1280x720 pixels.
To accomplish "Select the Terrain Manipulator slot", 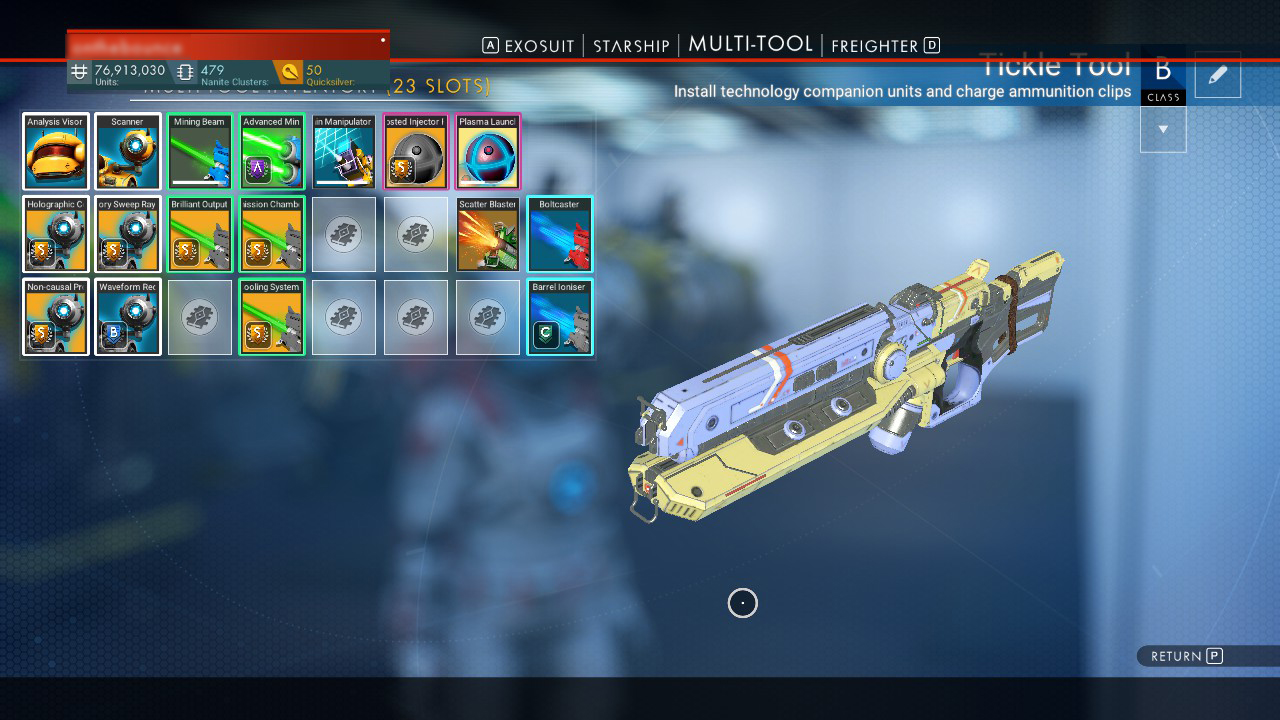I will (x=344, y=151).
